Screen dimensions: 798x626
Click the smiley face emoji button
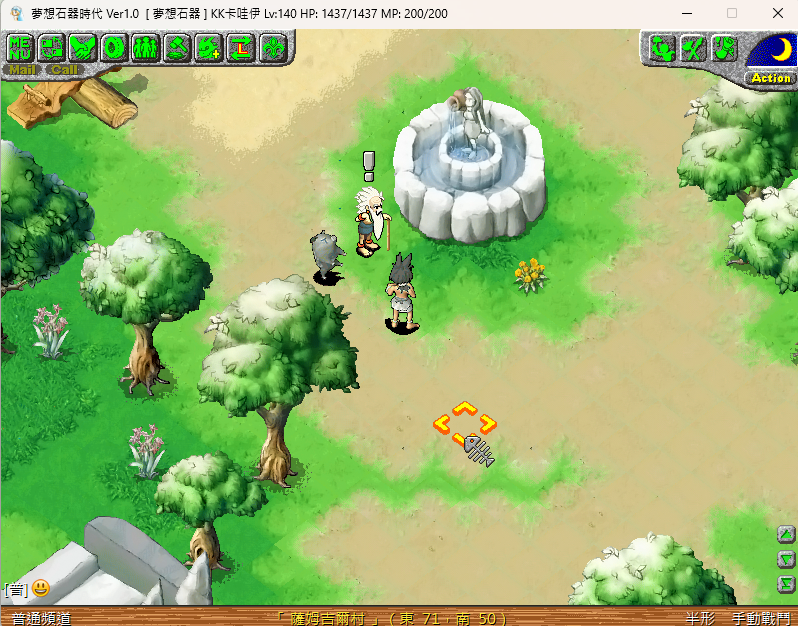click(40, 588)
